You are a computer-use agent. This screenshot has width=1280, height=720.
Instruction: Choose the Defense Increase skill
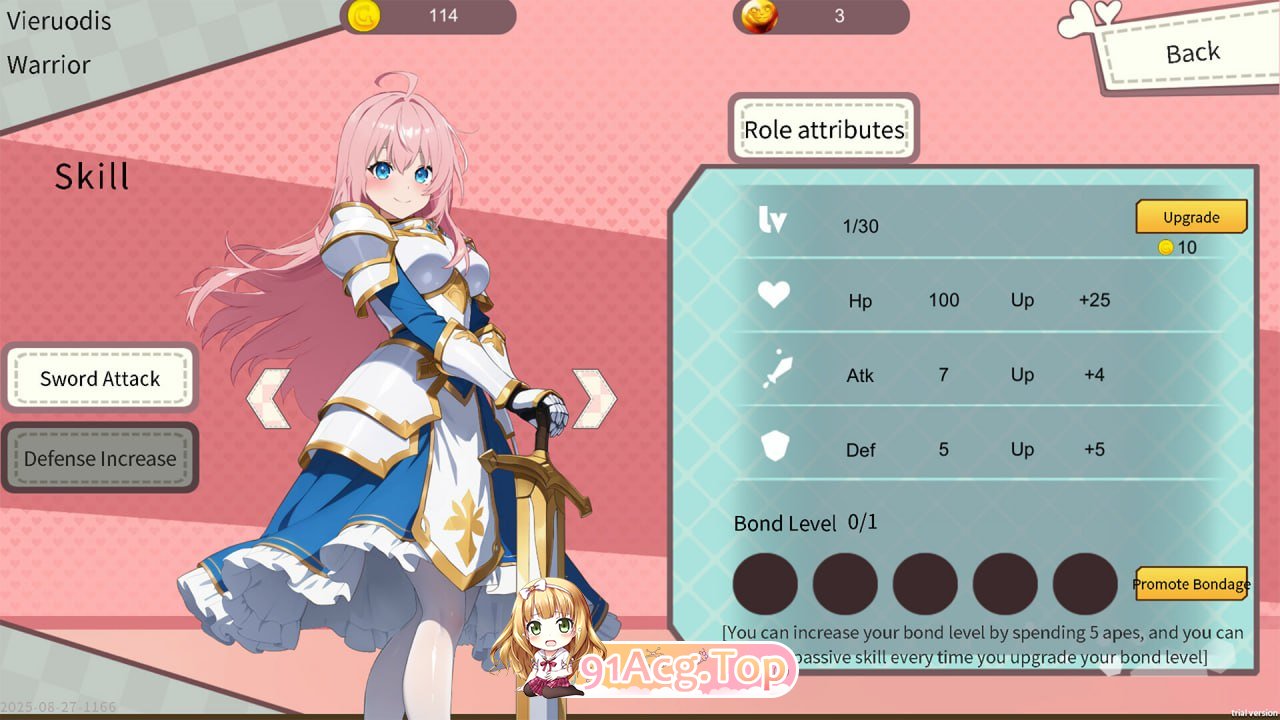(100, 459)
